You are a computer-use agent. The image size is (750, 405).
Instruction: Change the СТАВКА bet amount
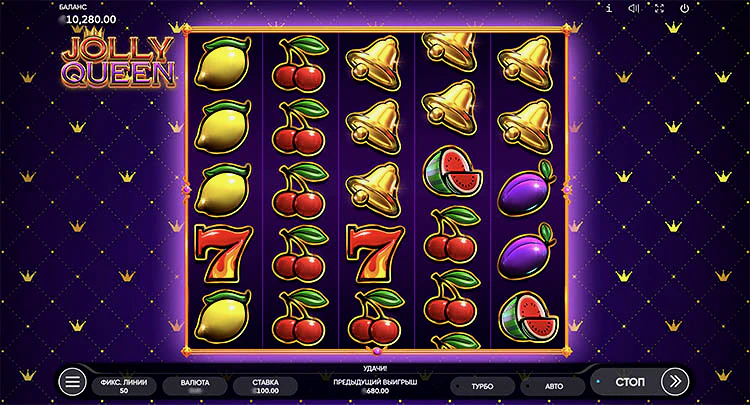click(x=265, y=385)
